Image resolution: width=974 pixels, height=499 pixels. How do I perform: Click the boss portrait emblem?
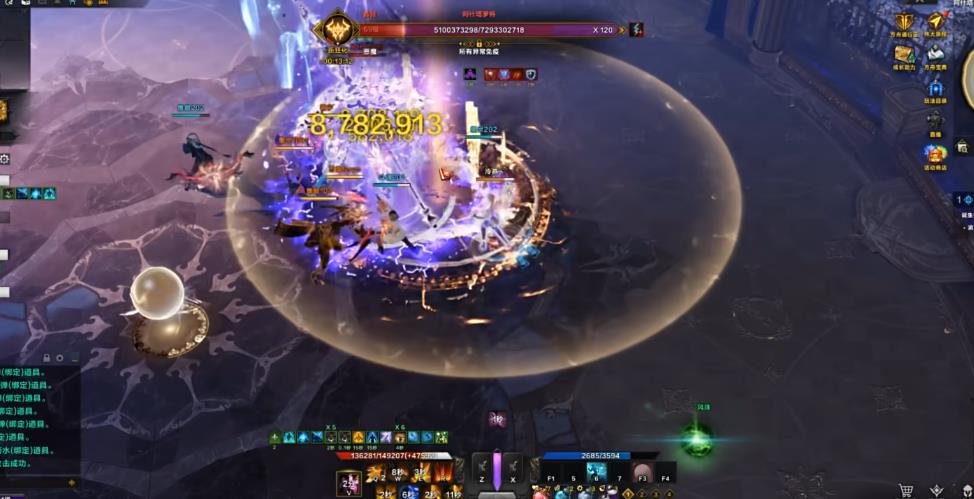(337, 29)
